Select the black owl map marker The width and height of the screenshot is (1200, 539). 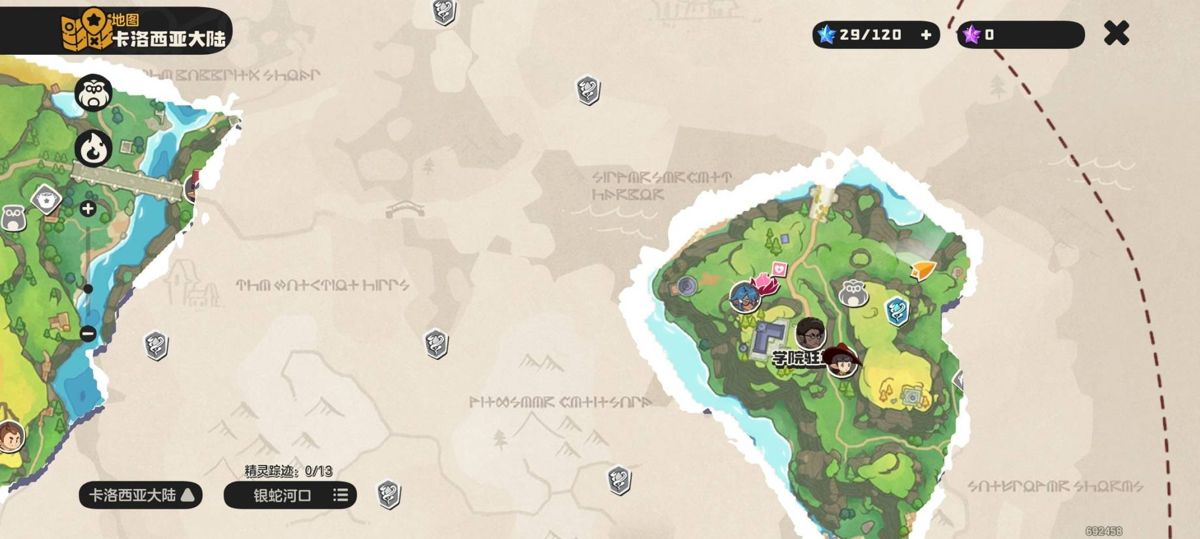pos(93,95)
